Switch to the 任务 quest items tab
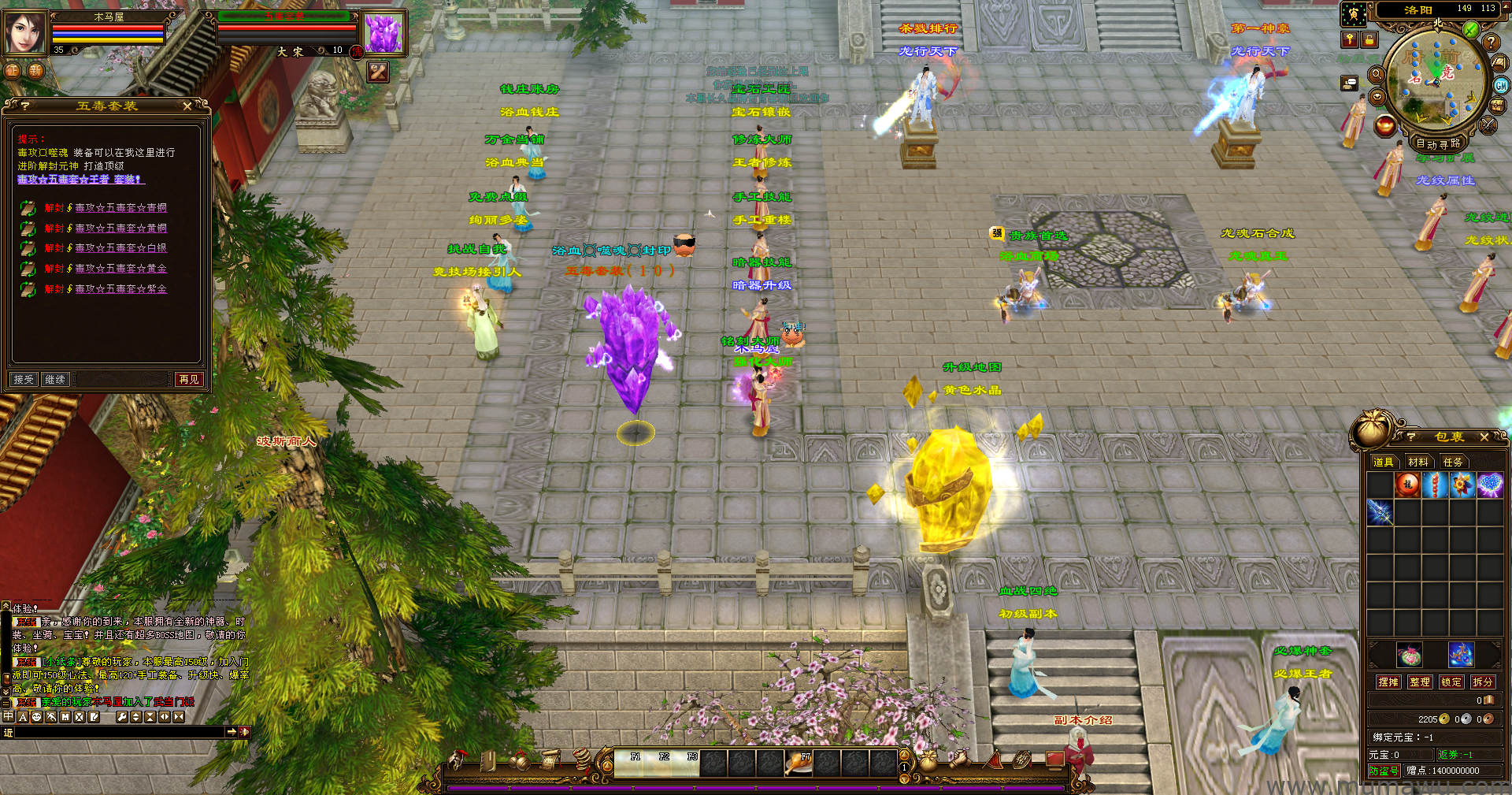1512x795 pixels. 1453,462
